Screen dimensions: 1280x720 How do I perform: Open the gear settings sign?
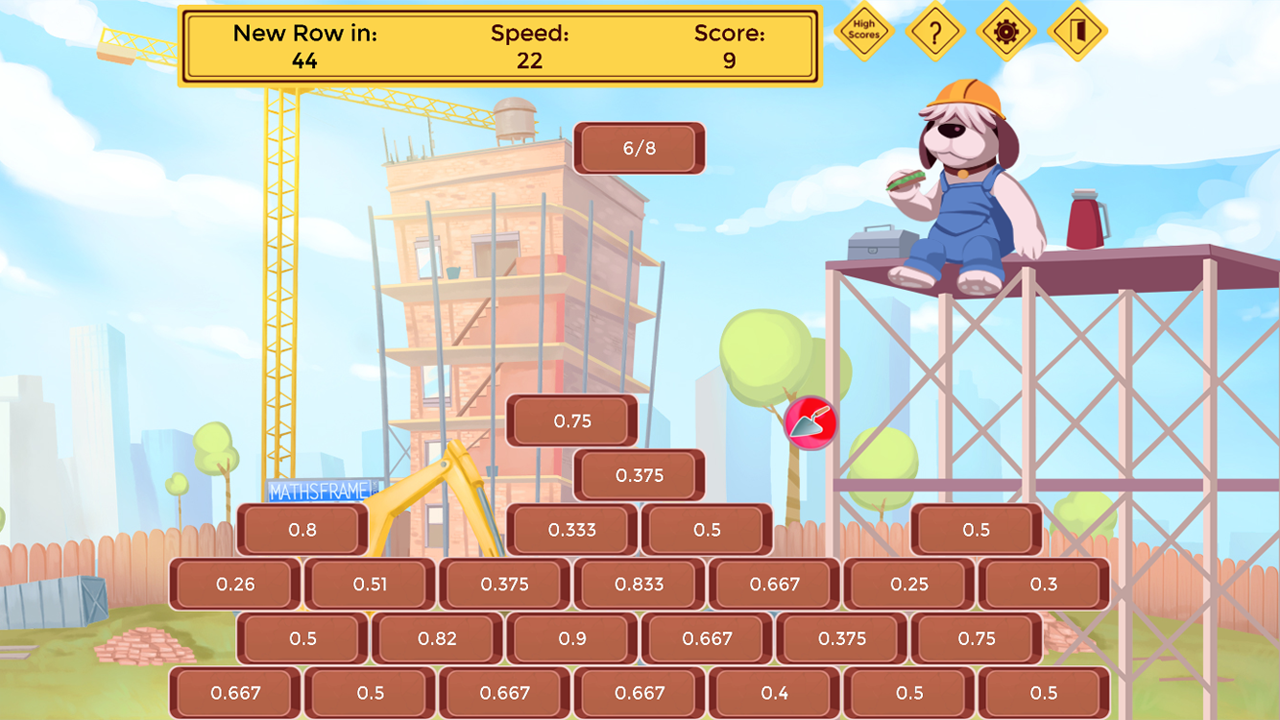coord(1005,31)
